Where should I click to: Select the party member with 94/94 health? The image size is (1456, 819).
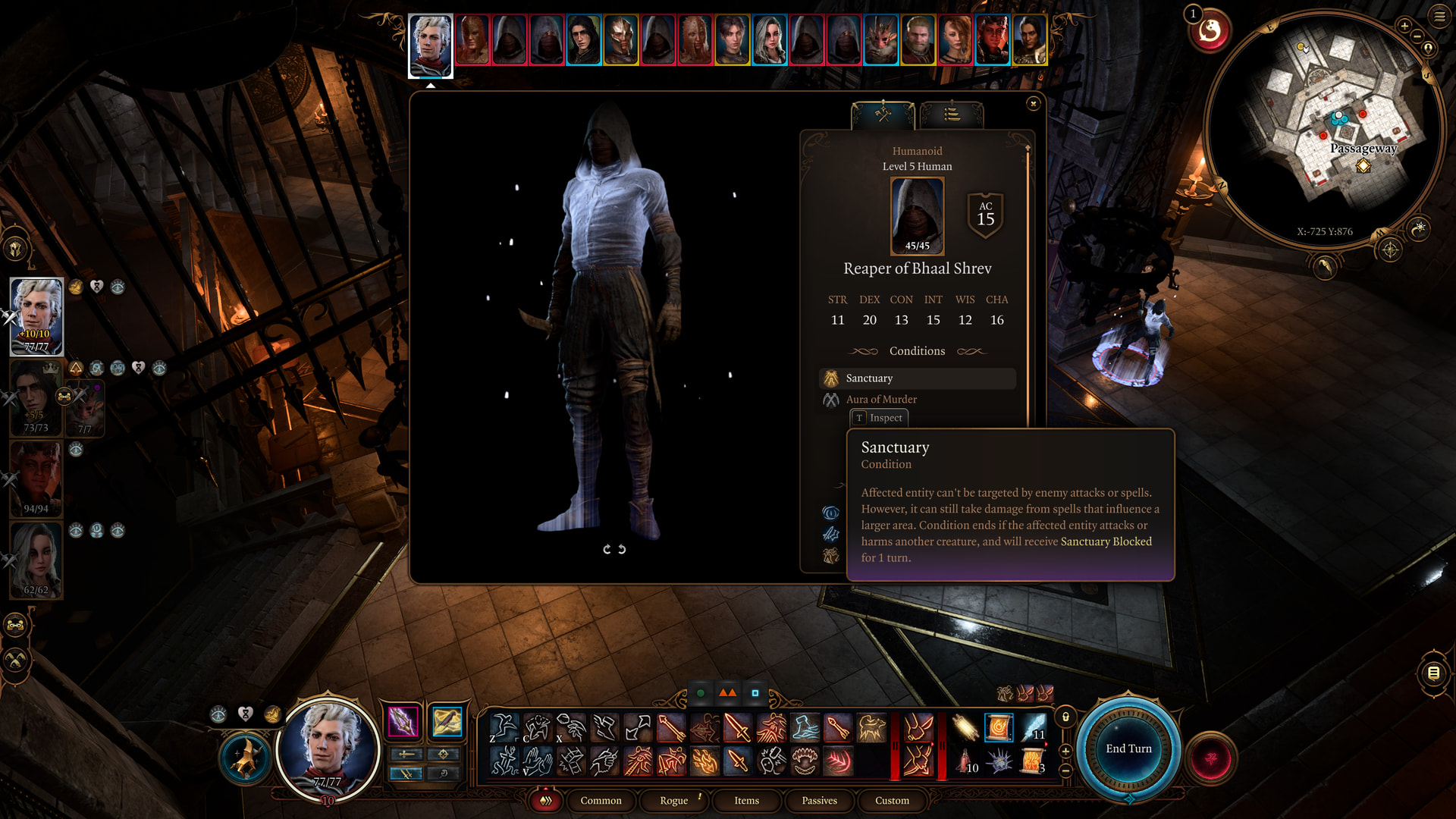36,479
